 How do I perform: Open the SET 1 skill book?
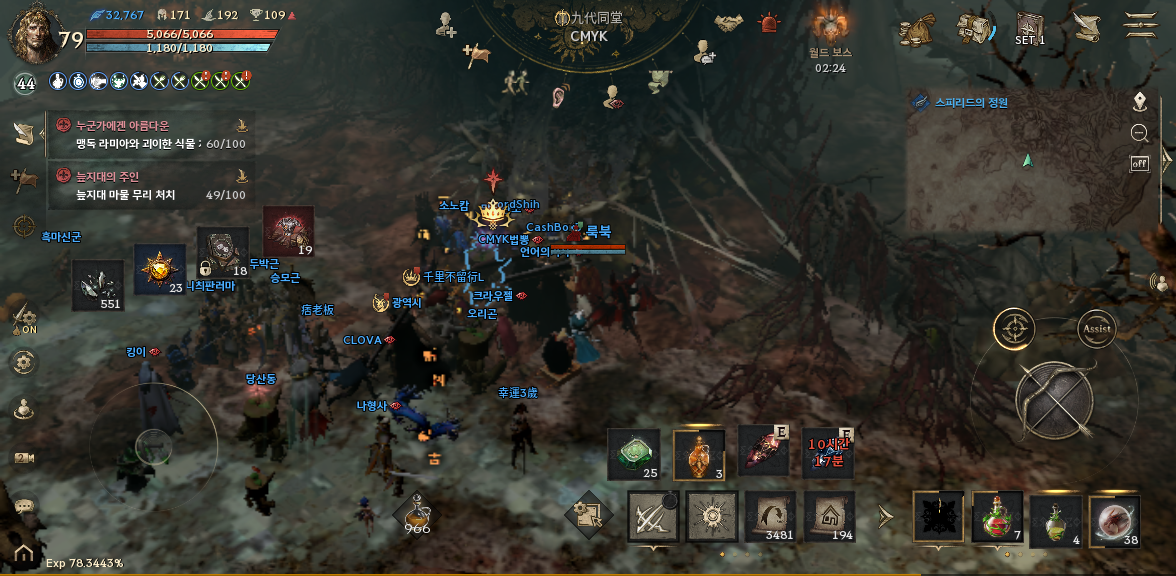1029,28
